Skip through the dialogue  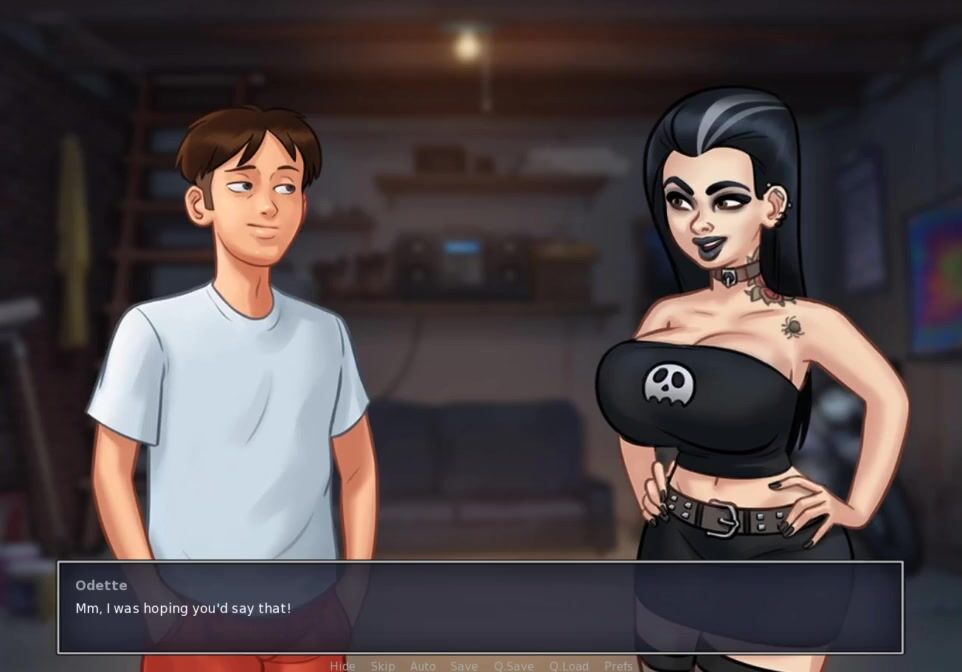[x=383, y=666]
